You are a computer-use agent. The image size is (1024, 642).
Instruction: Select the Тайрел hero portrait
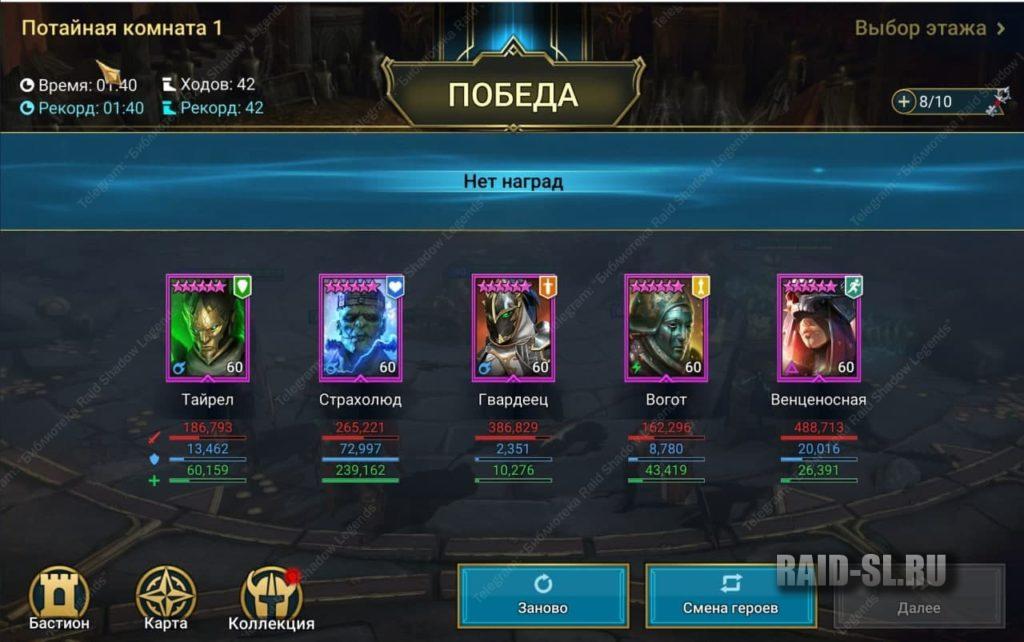click(207, 328)
